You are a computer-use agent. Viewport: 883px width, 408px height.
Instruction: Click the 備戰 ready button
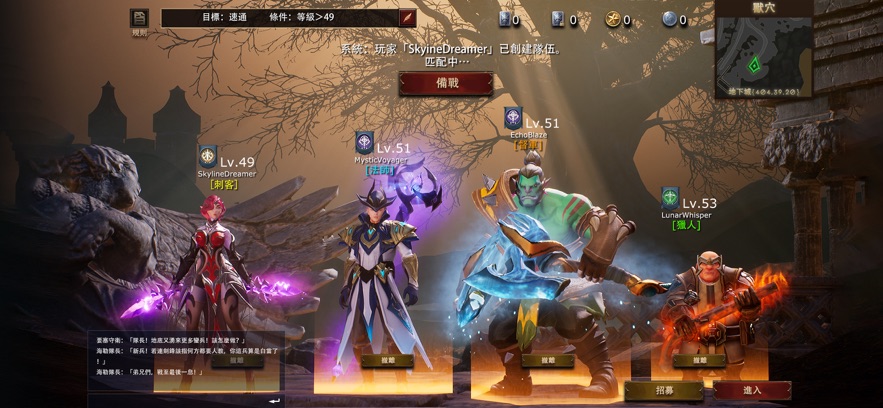click(445, 84)
